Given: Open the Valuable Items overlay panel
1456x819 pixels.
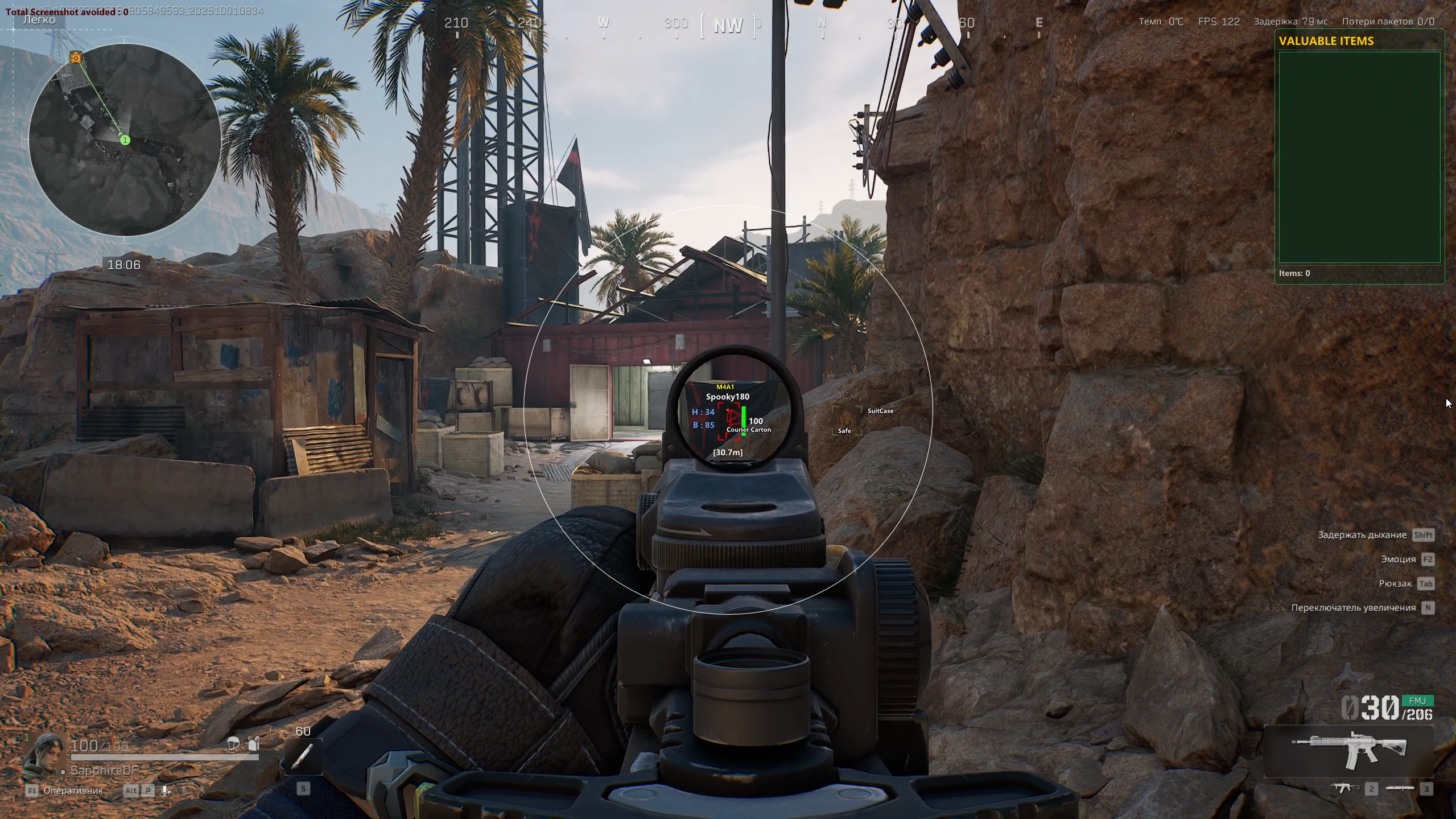Looking at the screenshot, I should [x=1359, y=157].
